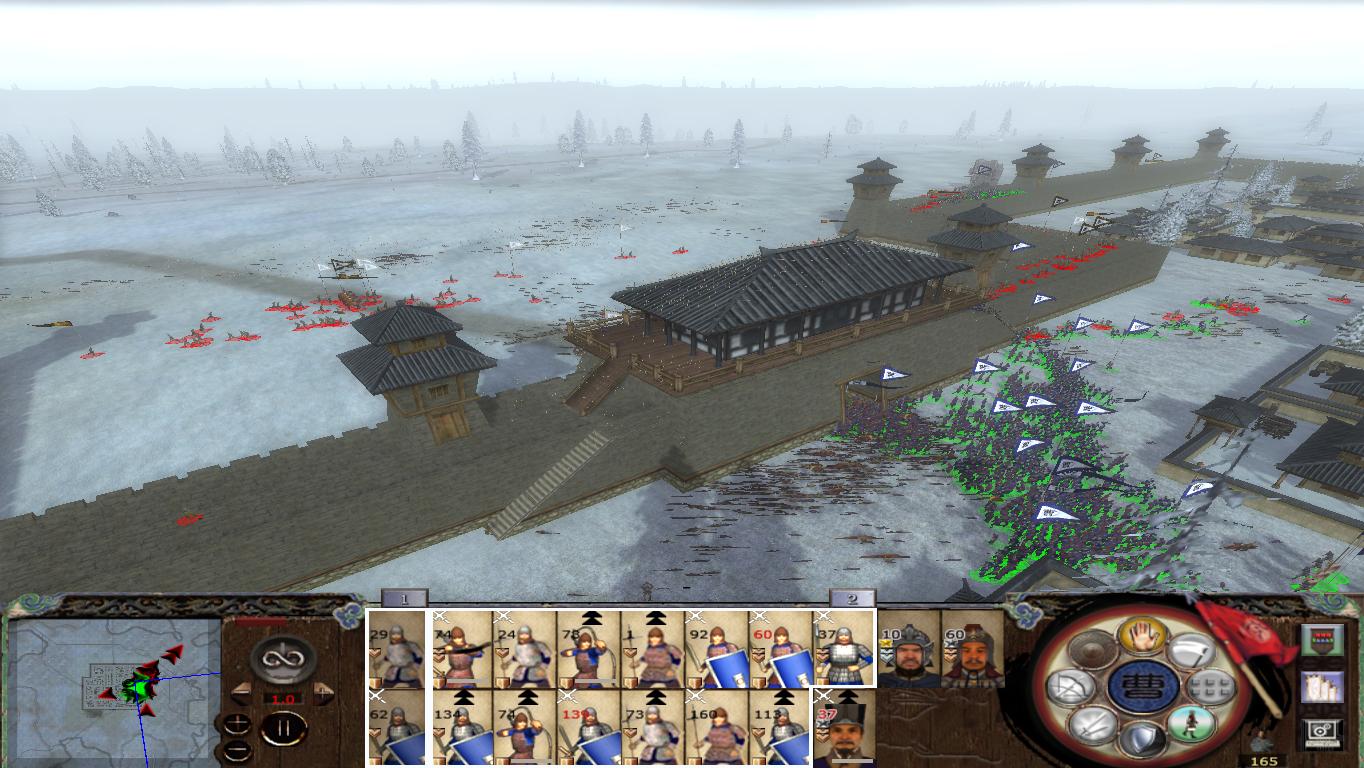The image size is (1364, 768).
Task: Zoom the minimap with the plus button
Action: [x=237, y=723]
